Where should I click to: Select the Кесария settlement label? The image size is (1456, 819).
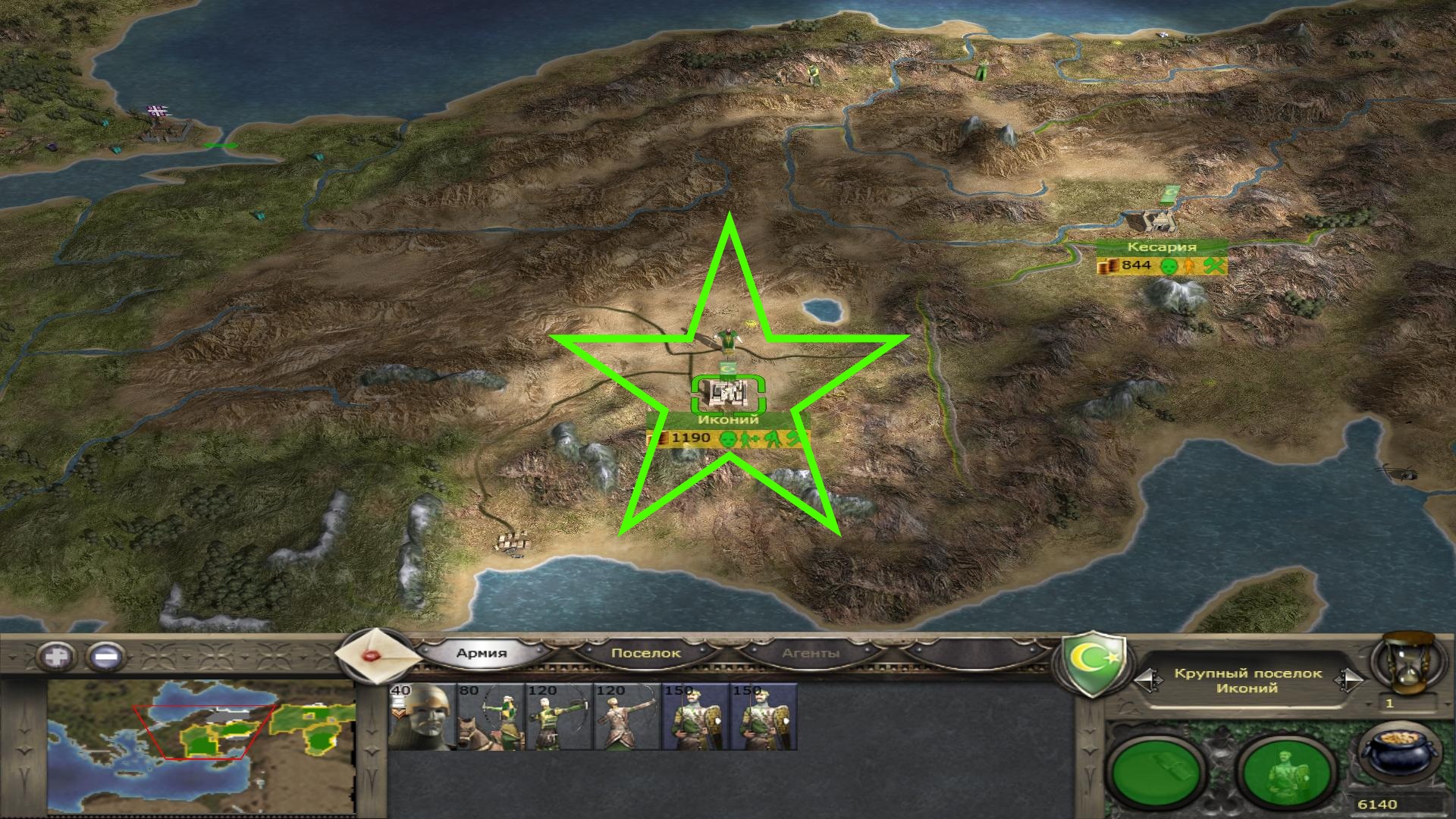tap(1161, 247)
